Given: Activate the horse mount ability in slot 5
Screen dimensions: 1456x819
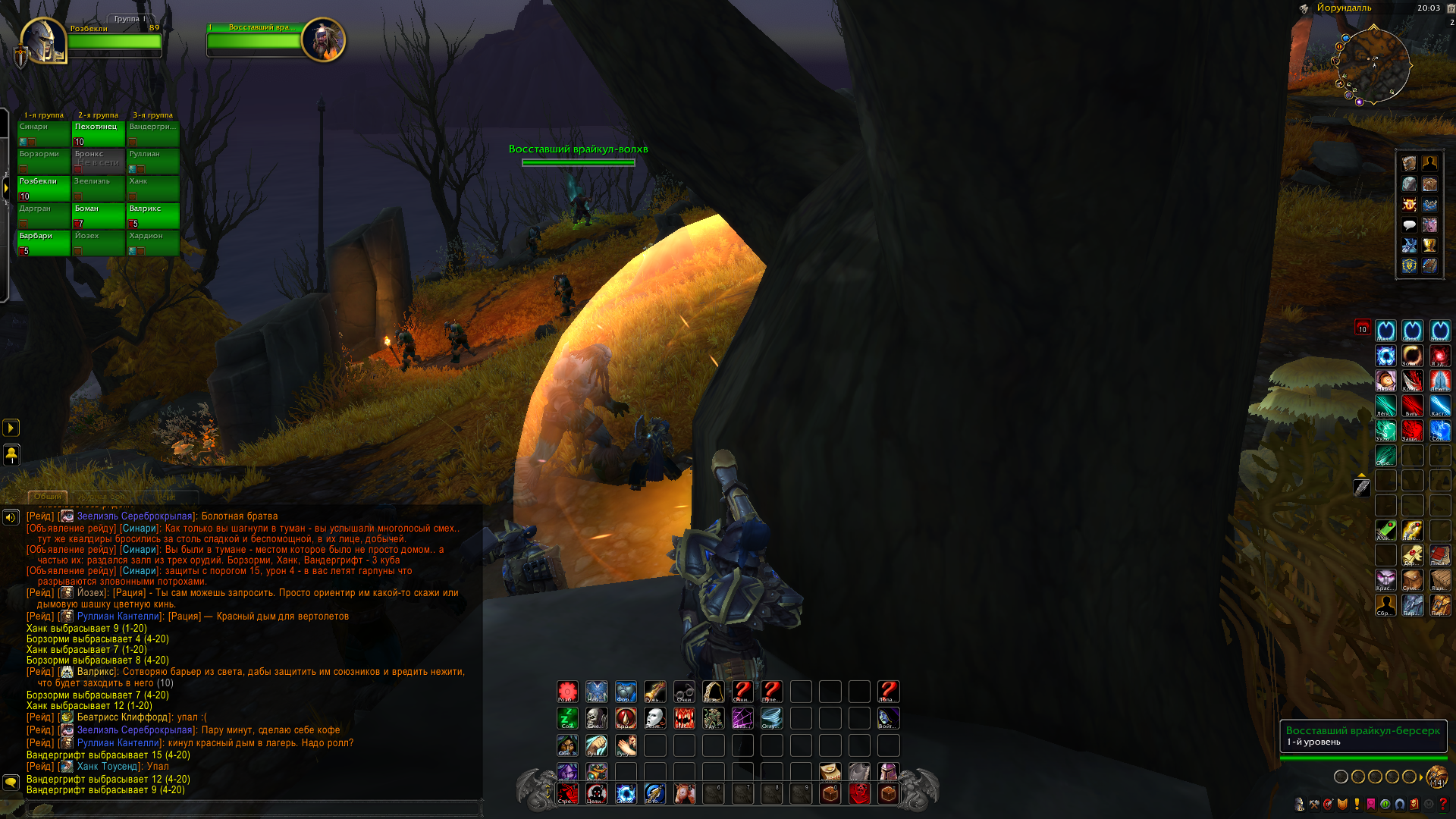Looking at the screenshot, I should click(684, 793).
